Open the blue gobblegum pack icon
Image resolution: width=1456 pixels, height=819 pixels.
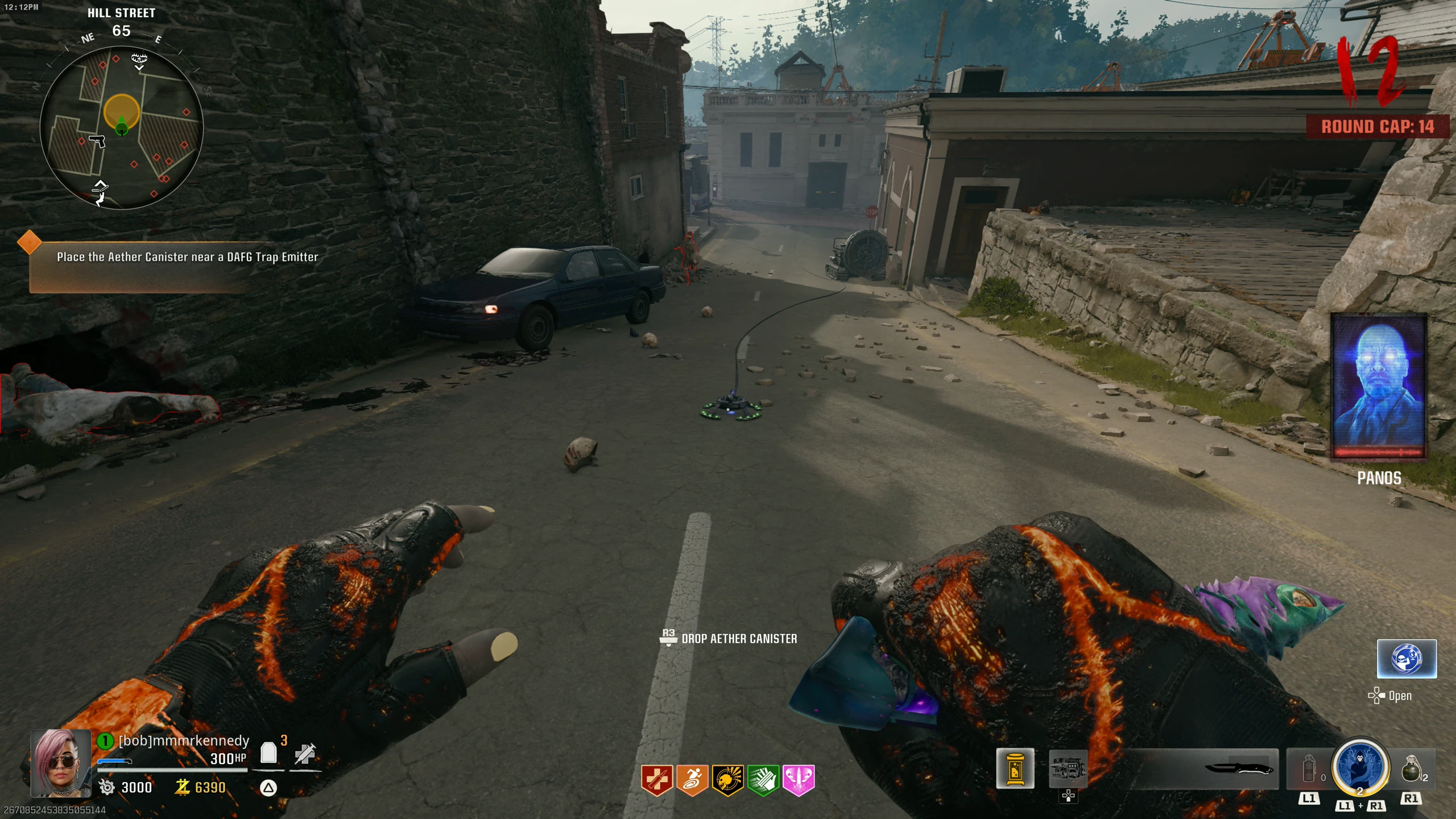(x=1407, y=659)
